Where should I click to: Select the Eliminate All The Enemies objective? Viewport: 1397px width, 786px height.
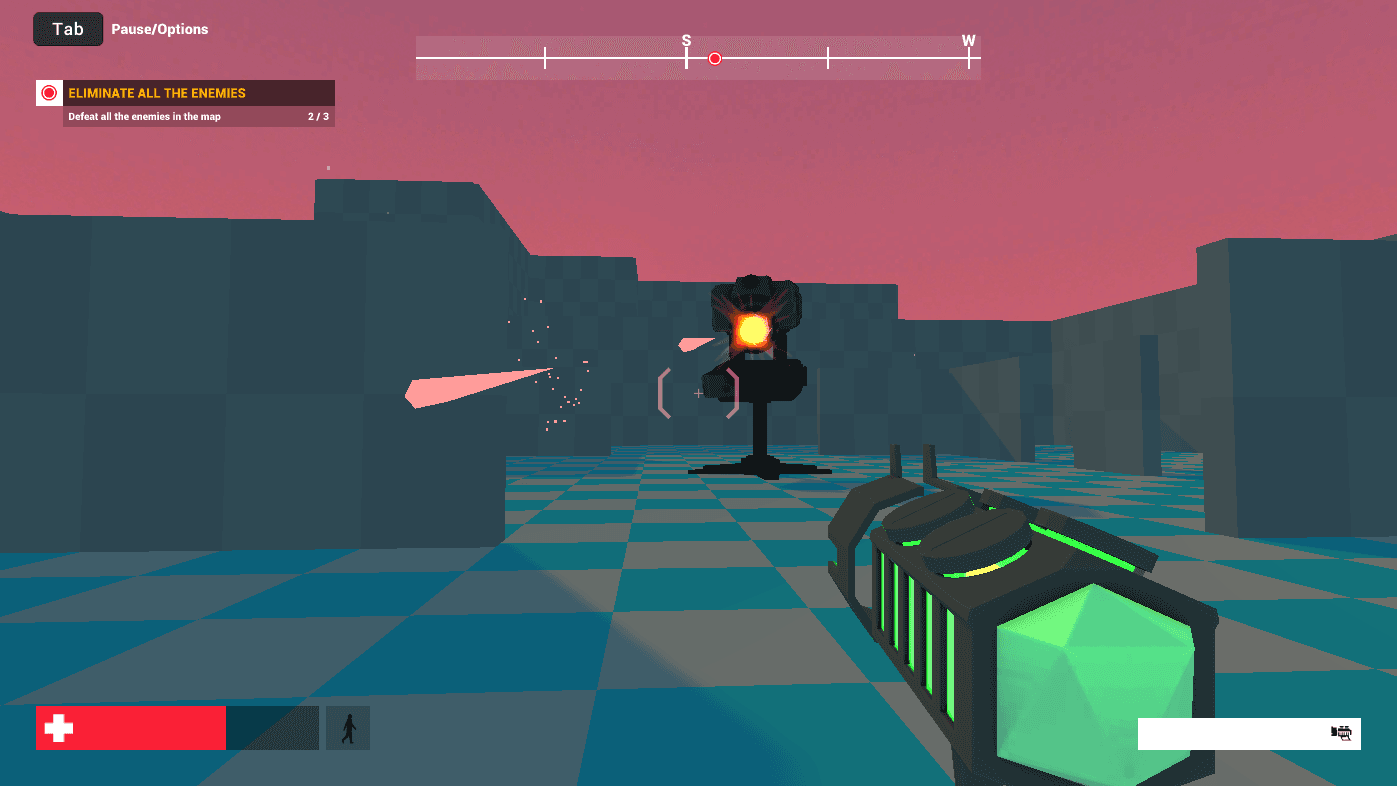[157, 93]
